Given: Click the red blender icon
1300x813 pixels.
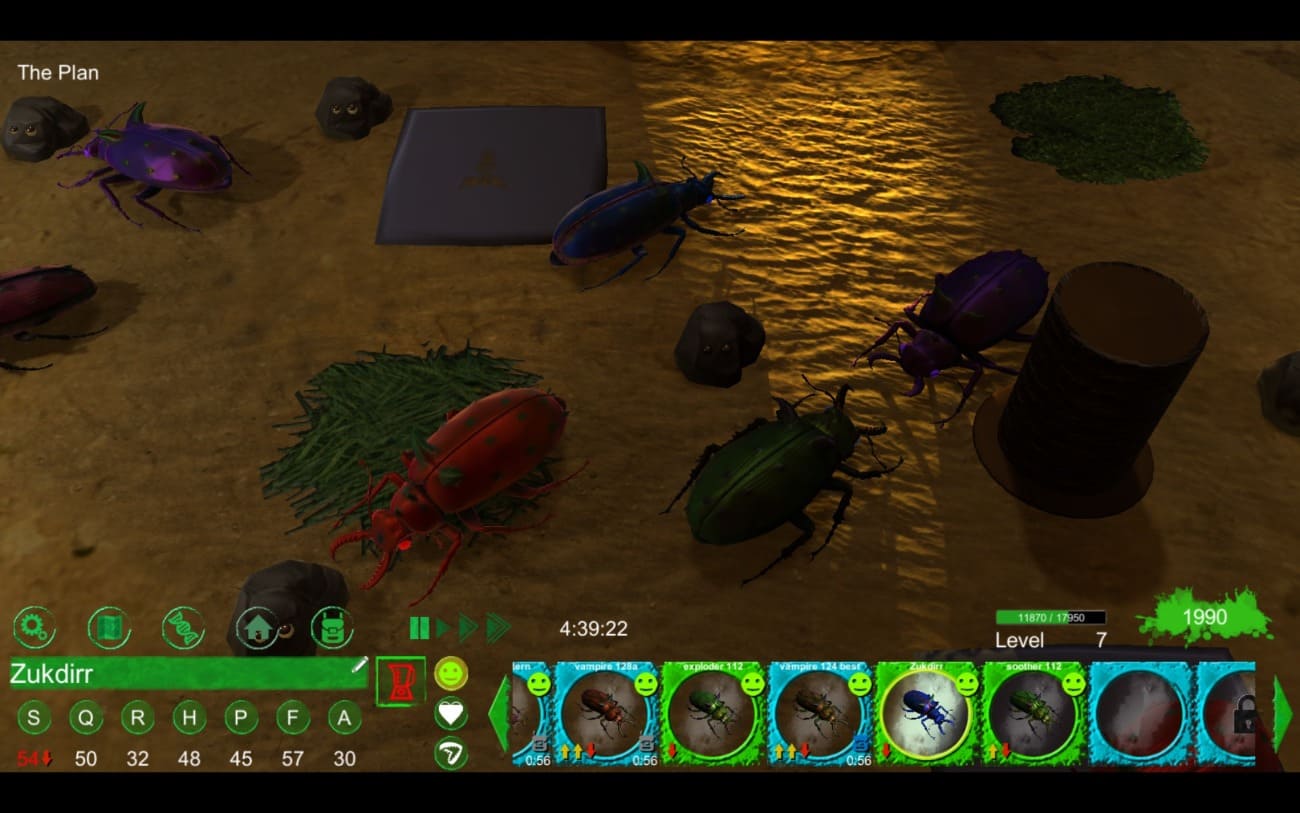Looking at the screenshot, I should point(400,681).
